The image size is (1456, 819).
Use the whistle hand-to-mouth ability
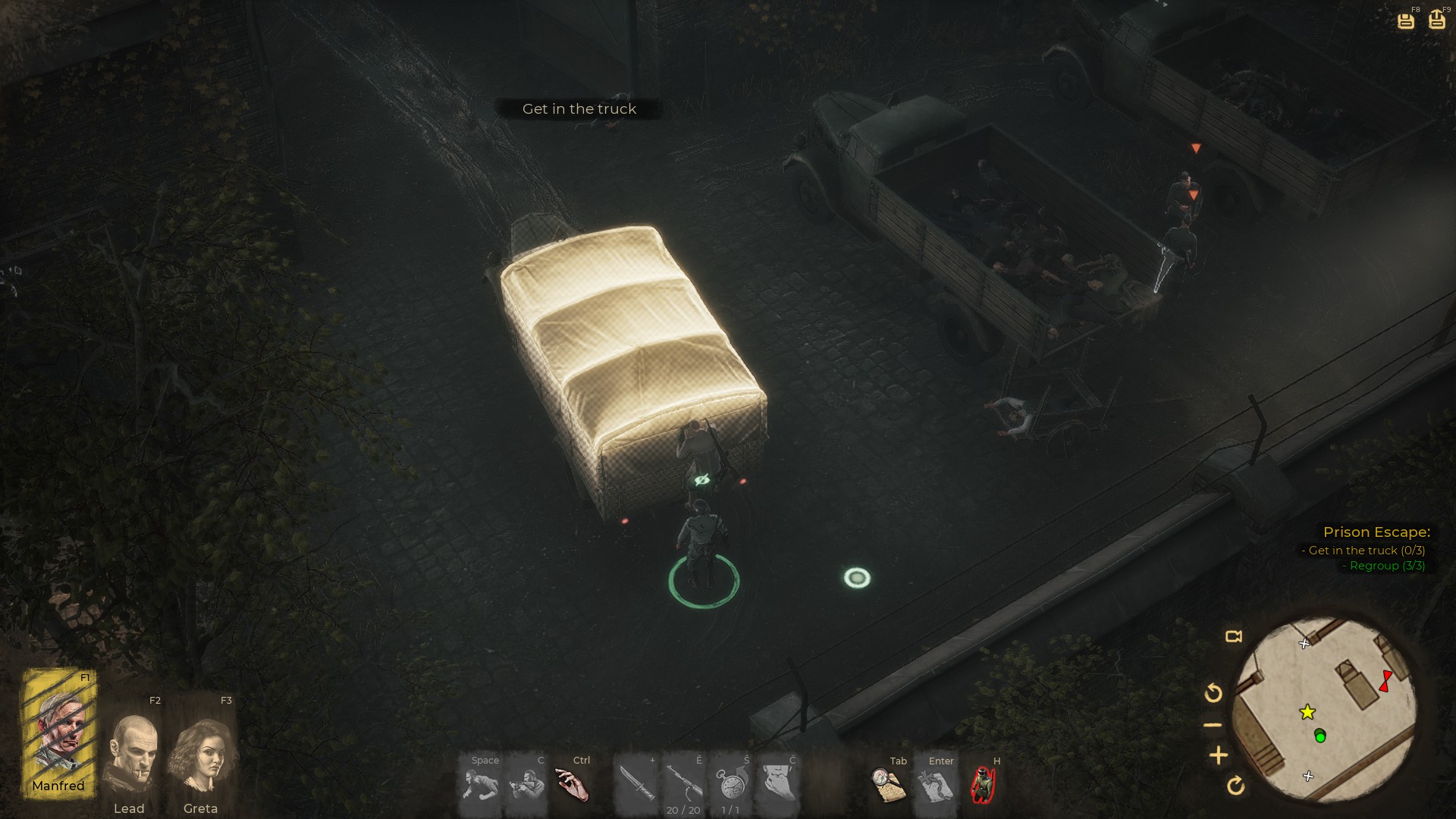pos(778,784)
